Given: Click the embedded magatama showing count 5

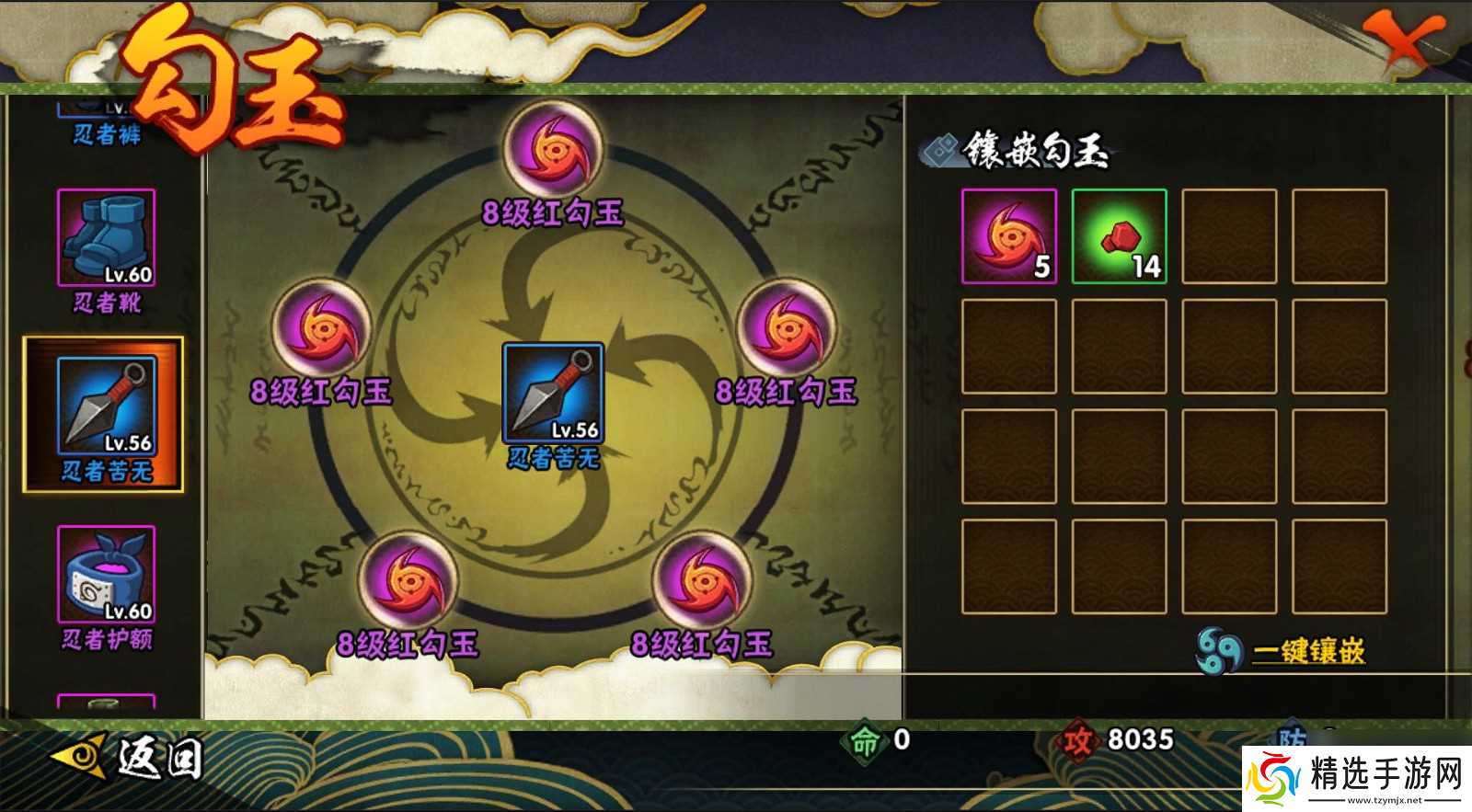Looking at the screenshot, I should [x=1008, y=236].
